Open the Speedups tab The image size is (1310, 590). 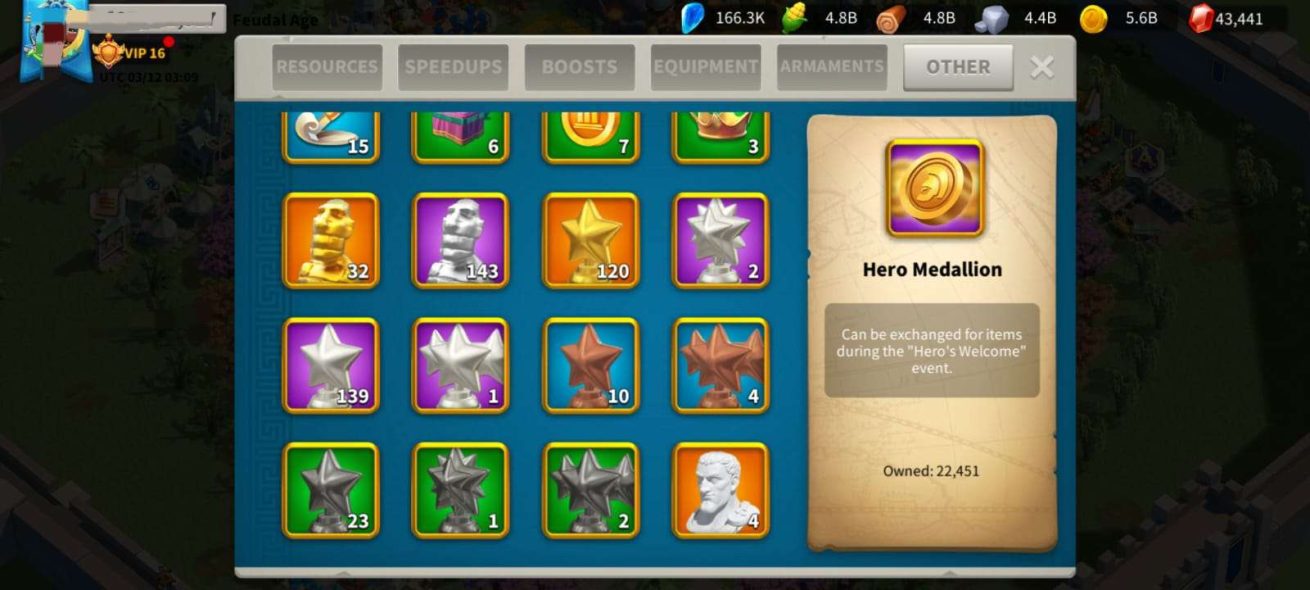pos(453,67)
